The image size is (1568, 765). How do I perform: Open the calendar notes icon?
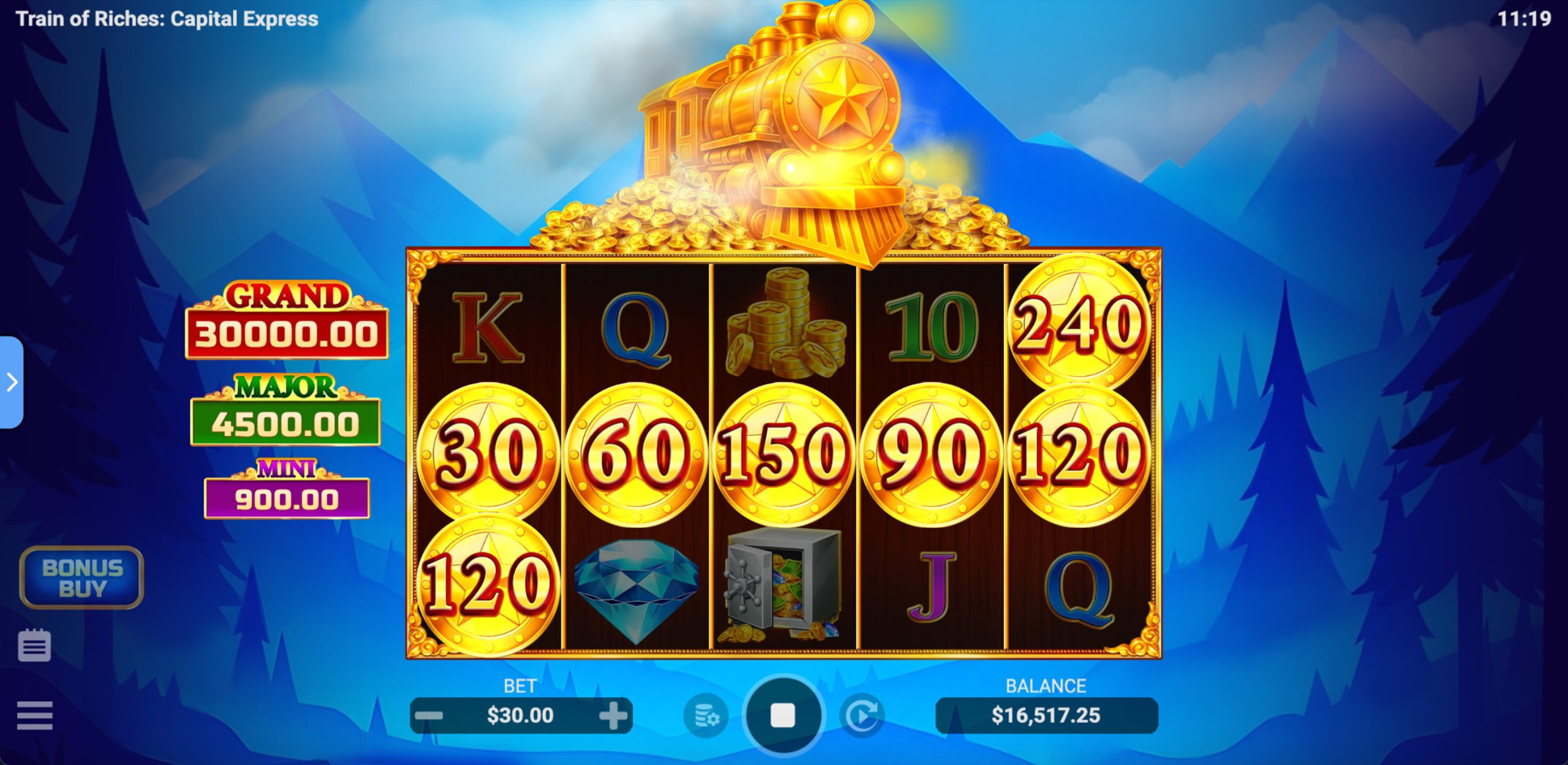coord(34,645)
